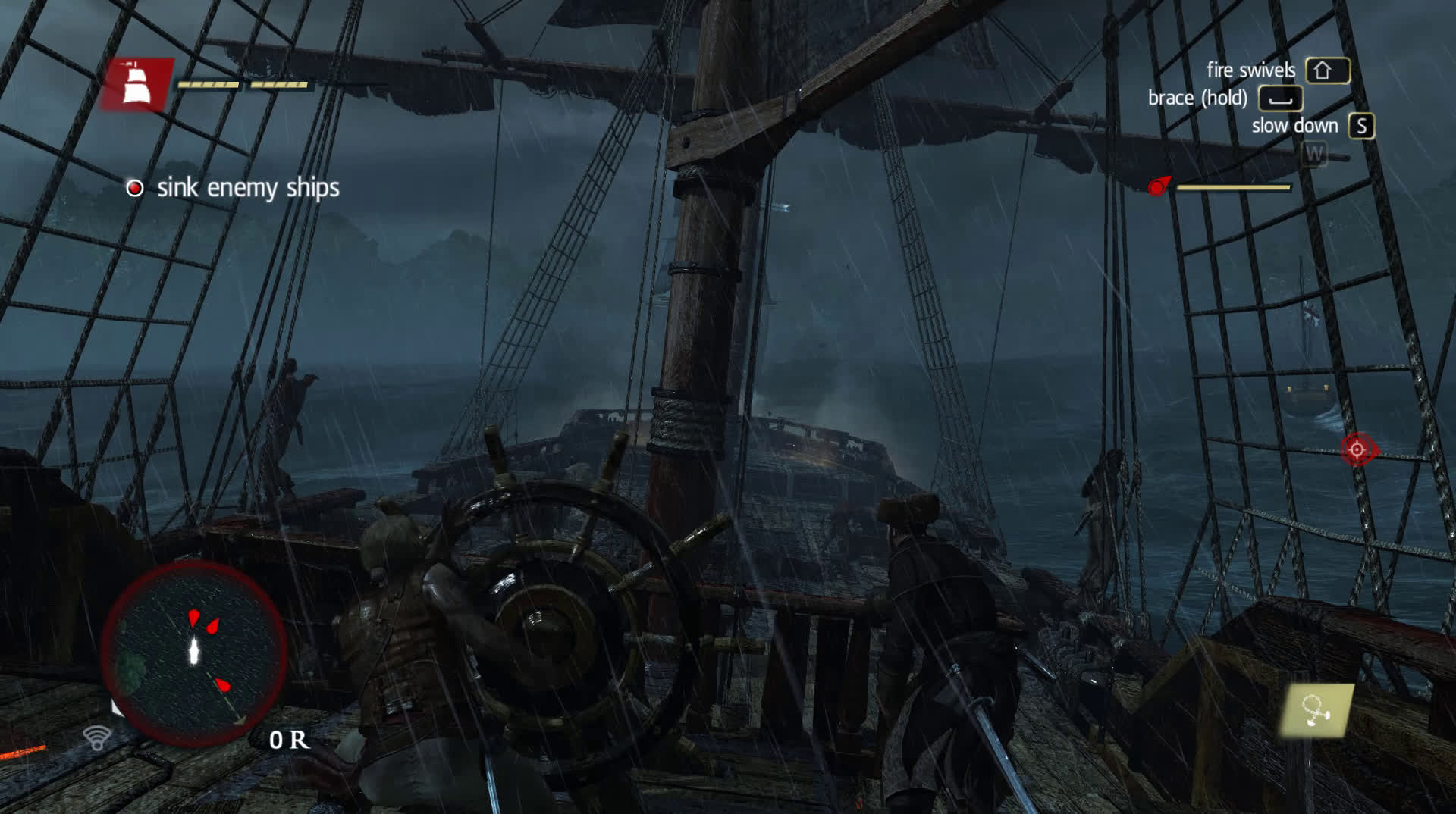Viewport: 1456px width, 814px height.
Task: Click the wifi signal icon
Action: (x=97, y=737)
